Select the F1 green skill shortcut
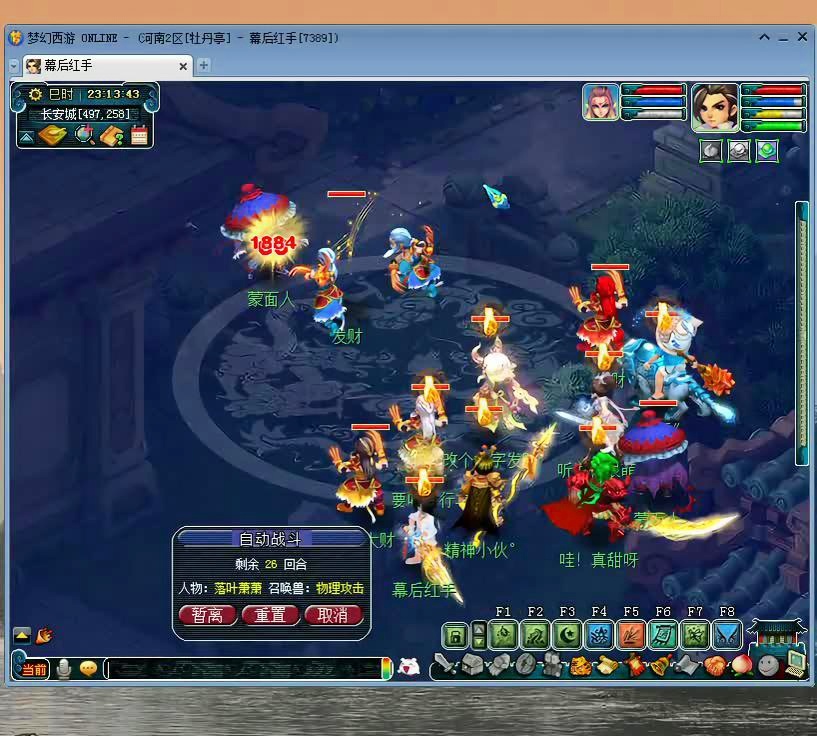 point(503,635)
